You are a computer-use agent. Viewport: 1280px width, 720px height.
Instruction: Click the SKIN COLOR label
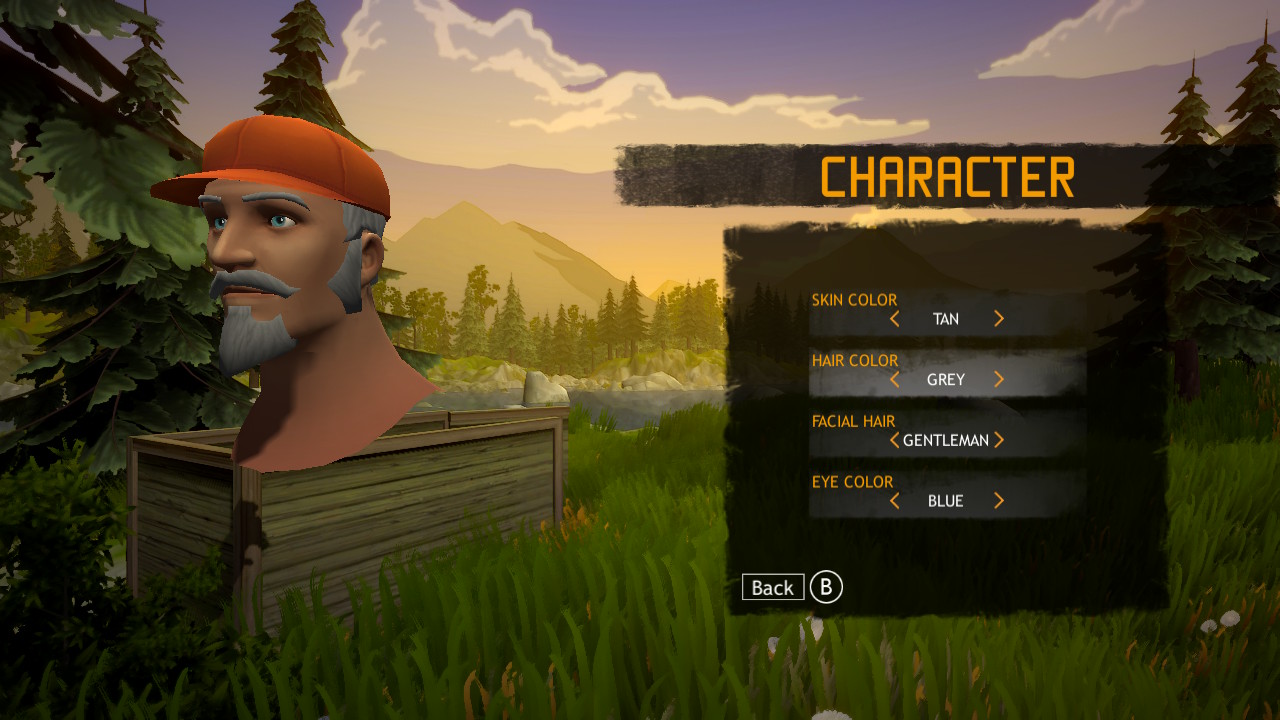[x=855, y=298]
